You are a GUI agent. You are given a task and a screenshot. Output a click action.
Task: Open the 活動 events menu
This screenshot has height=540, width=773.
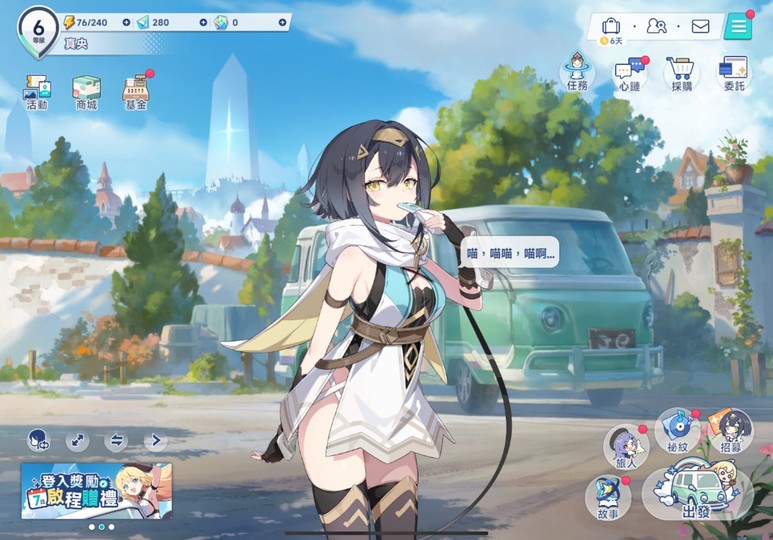click(x=37, y=90)
